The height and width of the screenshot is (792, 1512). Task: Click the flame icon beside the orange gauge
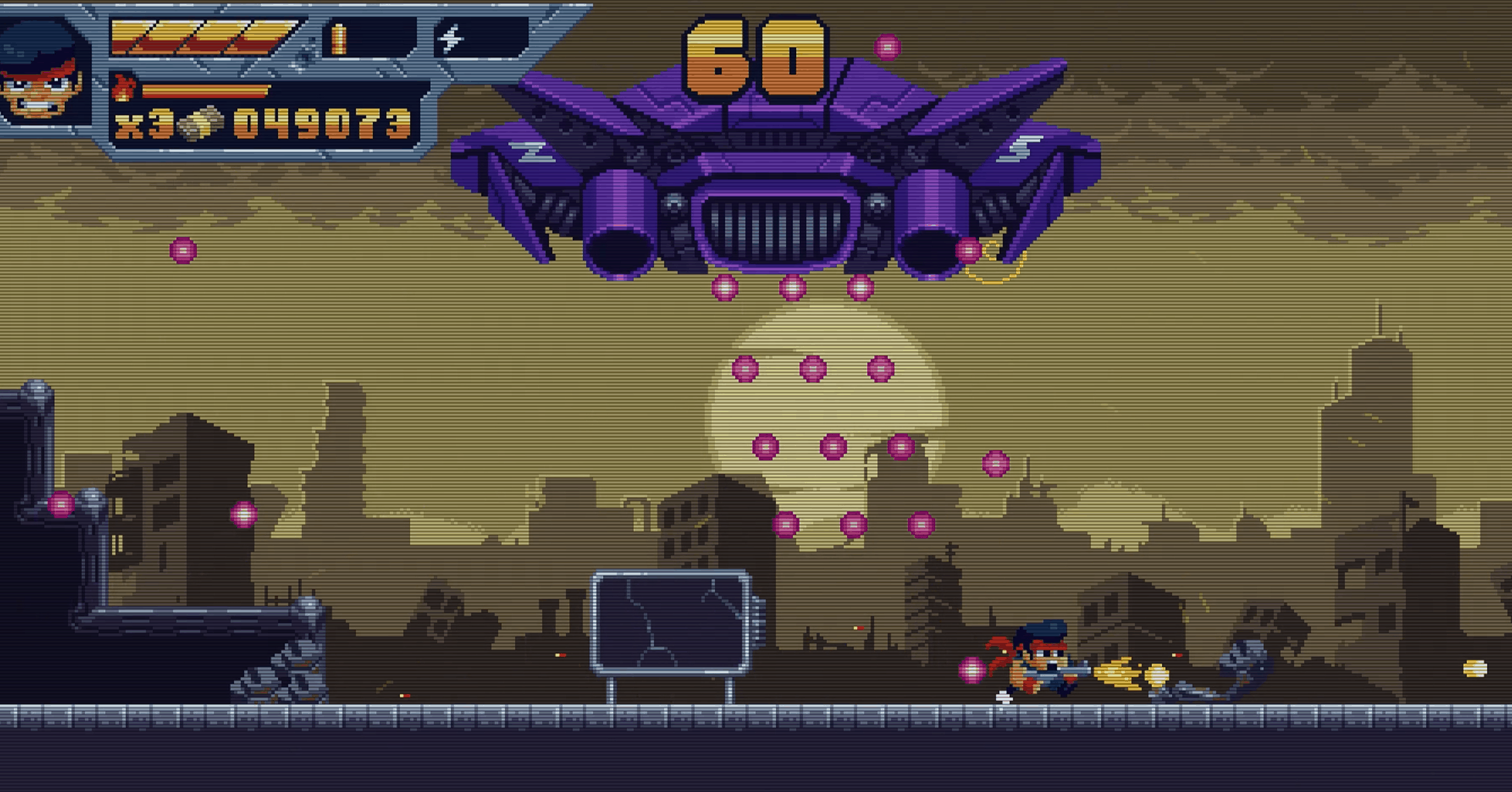click(x=123, y=89)
